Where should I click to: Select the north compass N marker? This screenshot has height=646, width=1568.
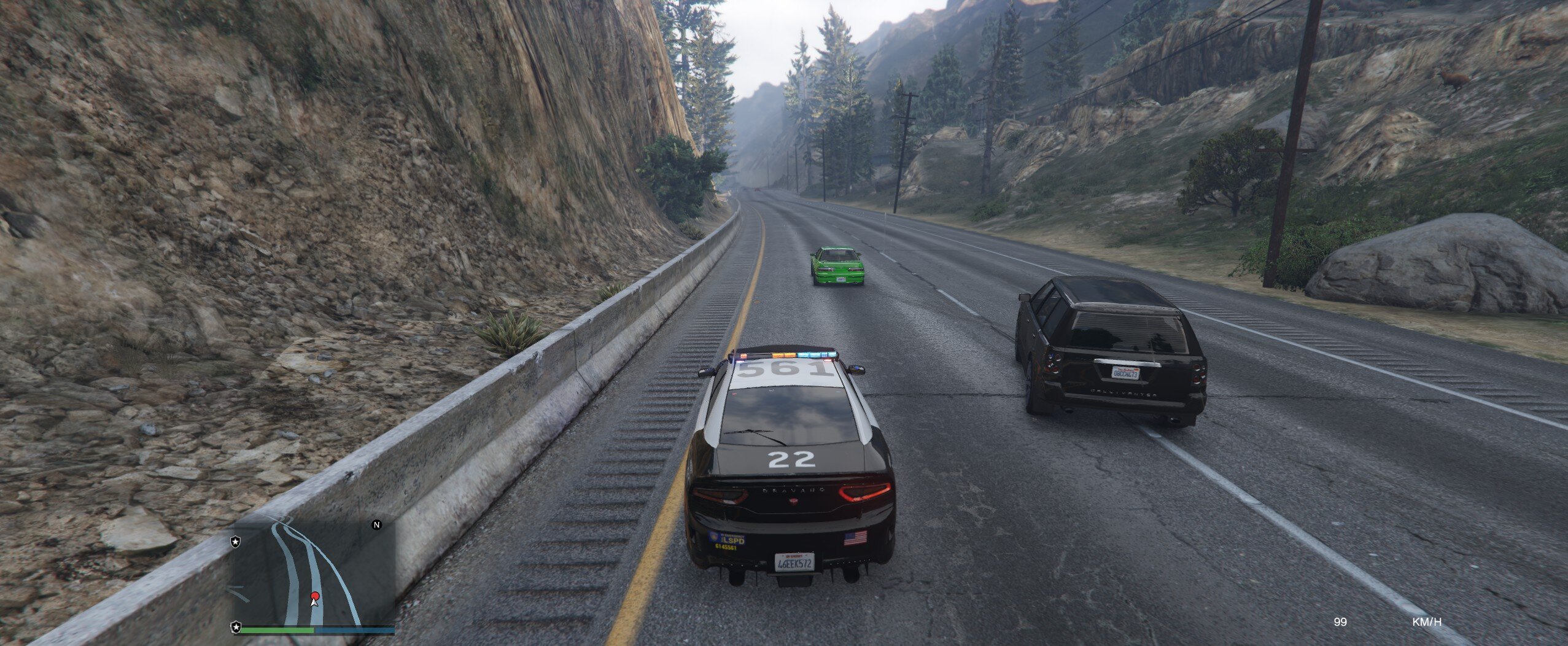click(x=377, y=525)
